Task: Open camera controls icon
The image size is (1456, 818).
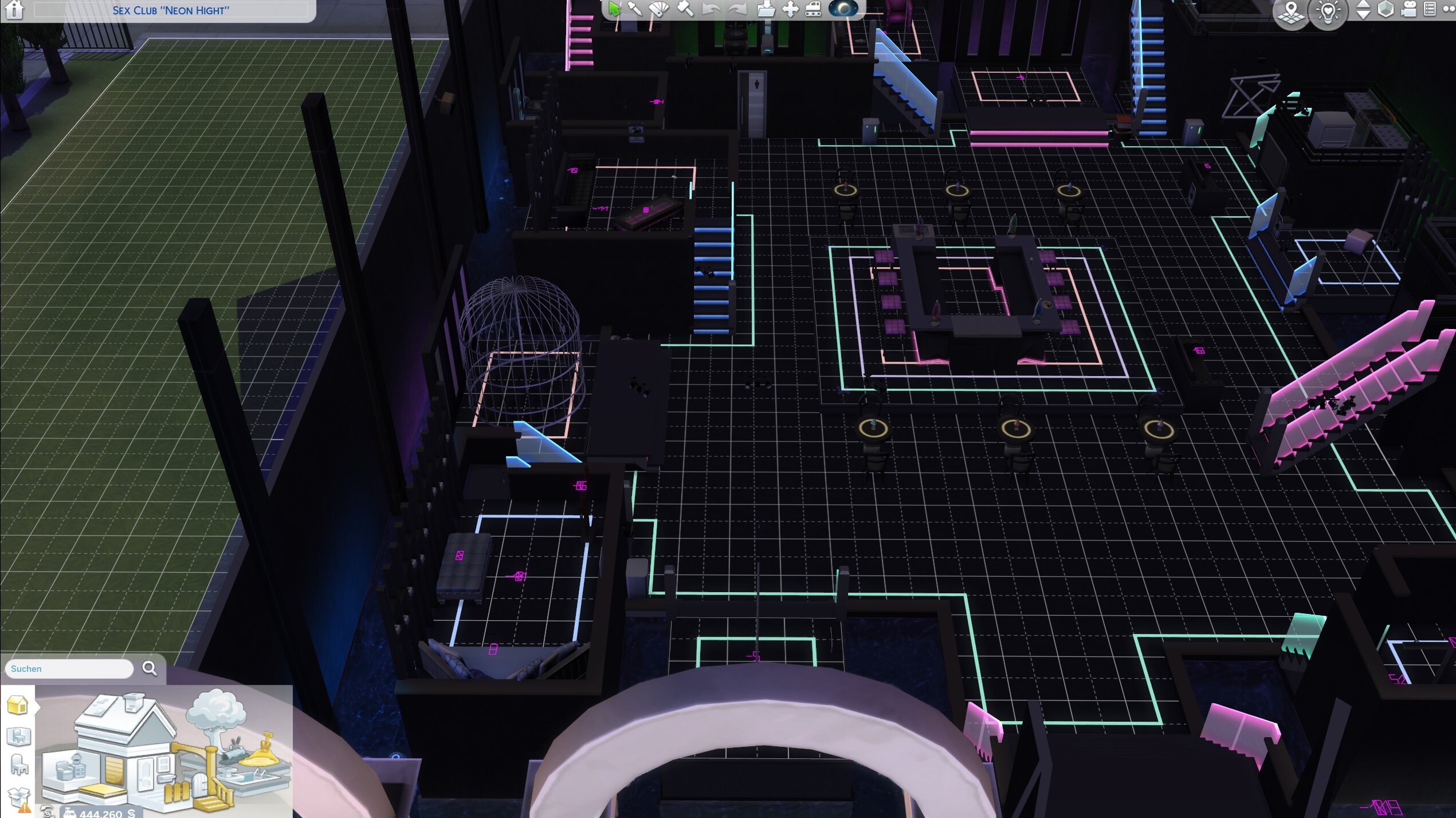Action: (1409, 9)
